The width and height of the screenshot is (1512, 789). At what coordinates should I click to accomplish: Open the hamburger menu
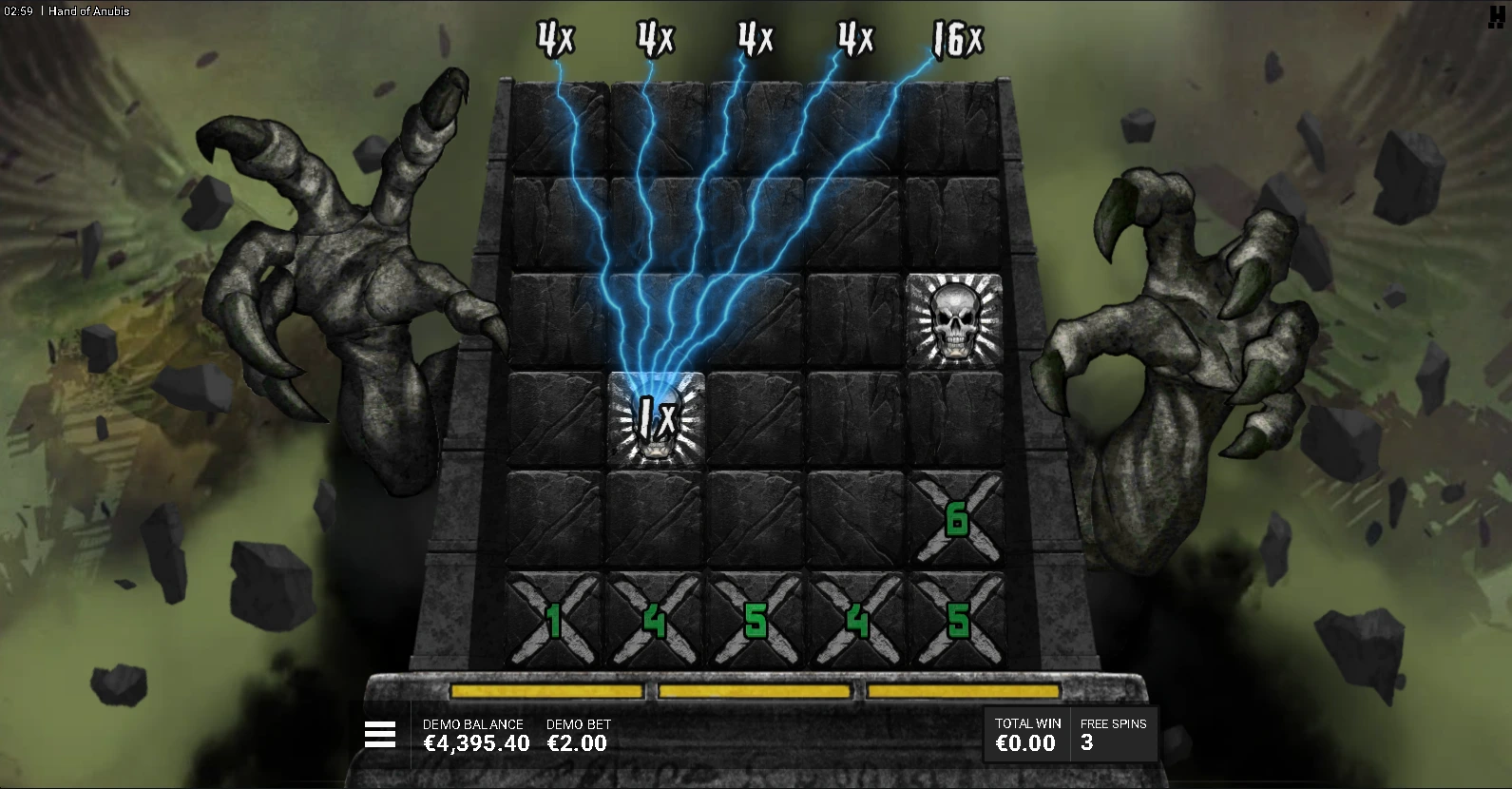[379, 734]
